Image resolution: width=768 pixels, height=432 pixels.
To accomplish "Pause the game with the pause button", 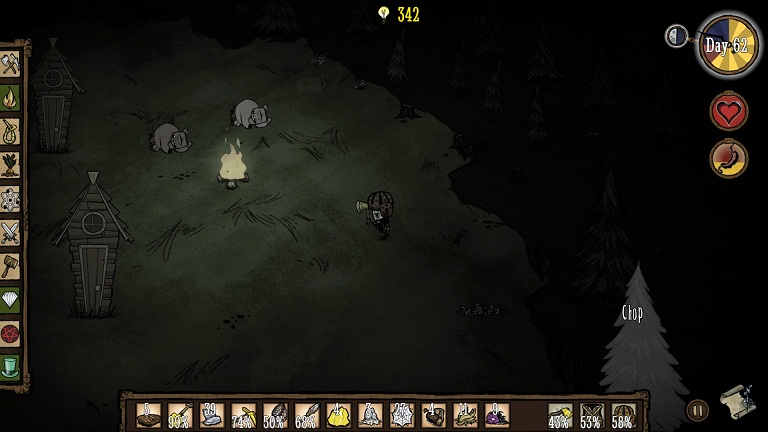I will tap(697, 409).
